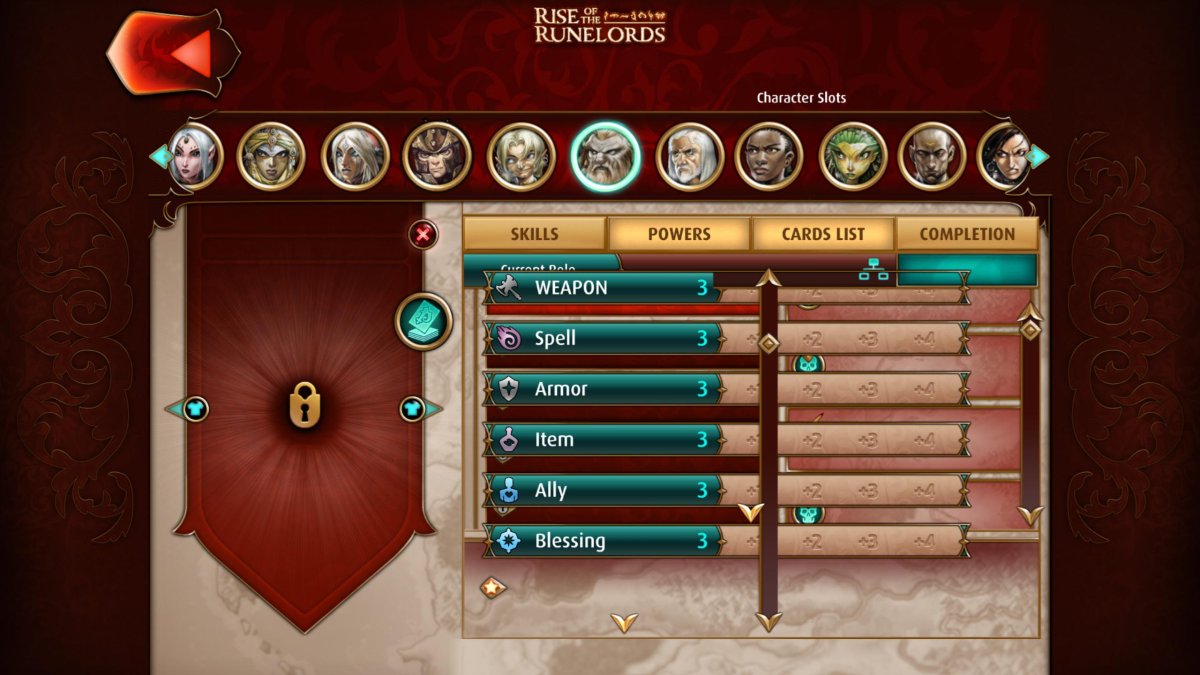Select the Spell card type row

pyautogui.click(x=602, y=338)
